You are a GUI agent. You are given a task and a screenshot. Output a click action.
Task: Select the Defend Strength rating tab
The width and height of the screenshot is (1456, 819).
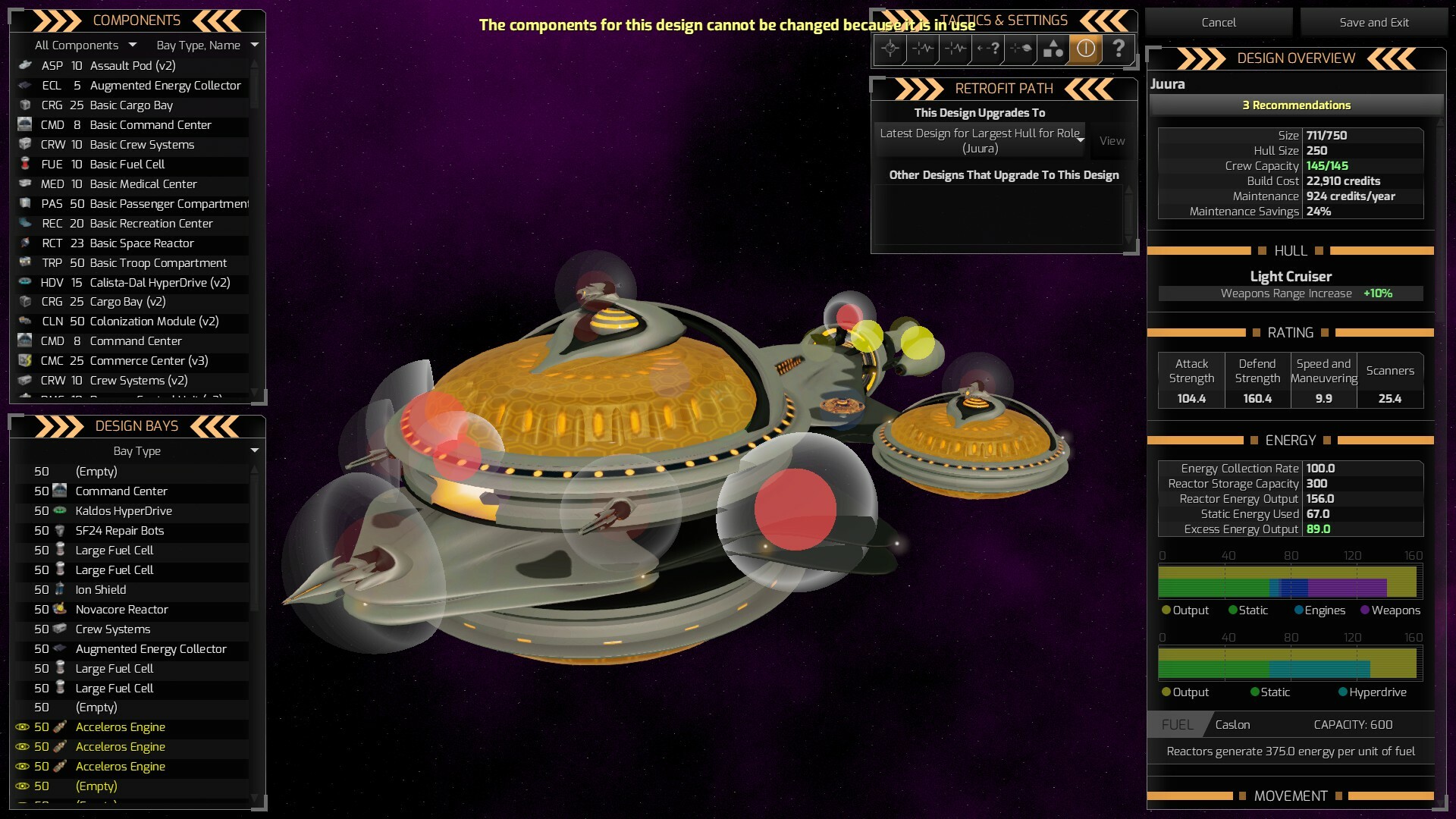(1257, 371)
